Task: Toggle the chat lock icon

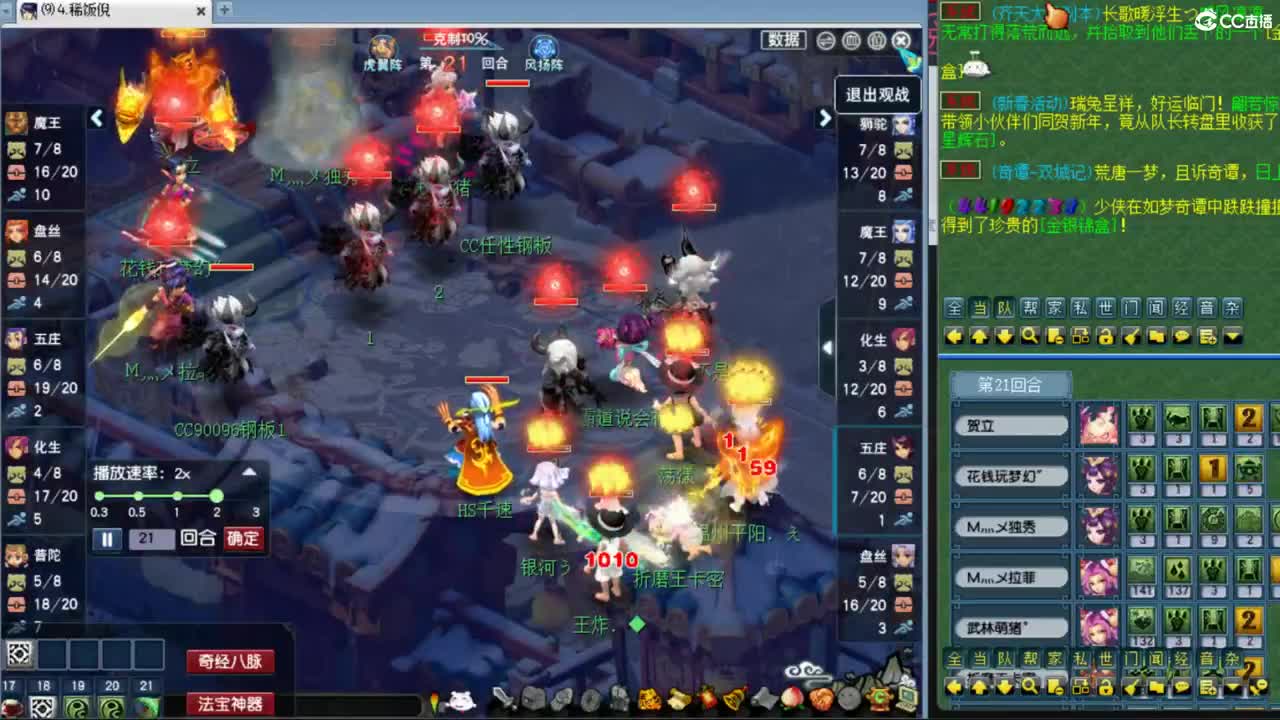Action: pyautogui.click(x=1106, y=337)
